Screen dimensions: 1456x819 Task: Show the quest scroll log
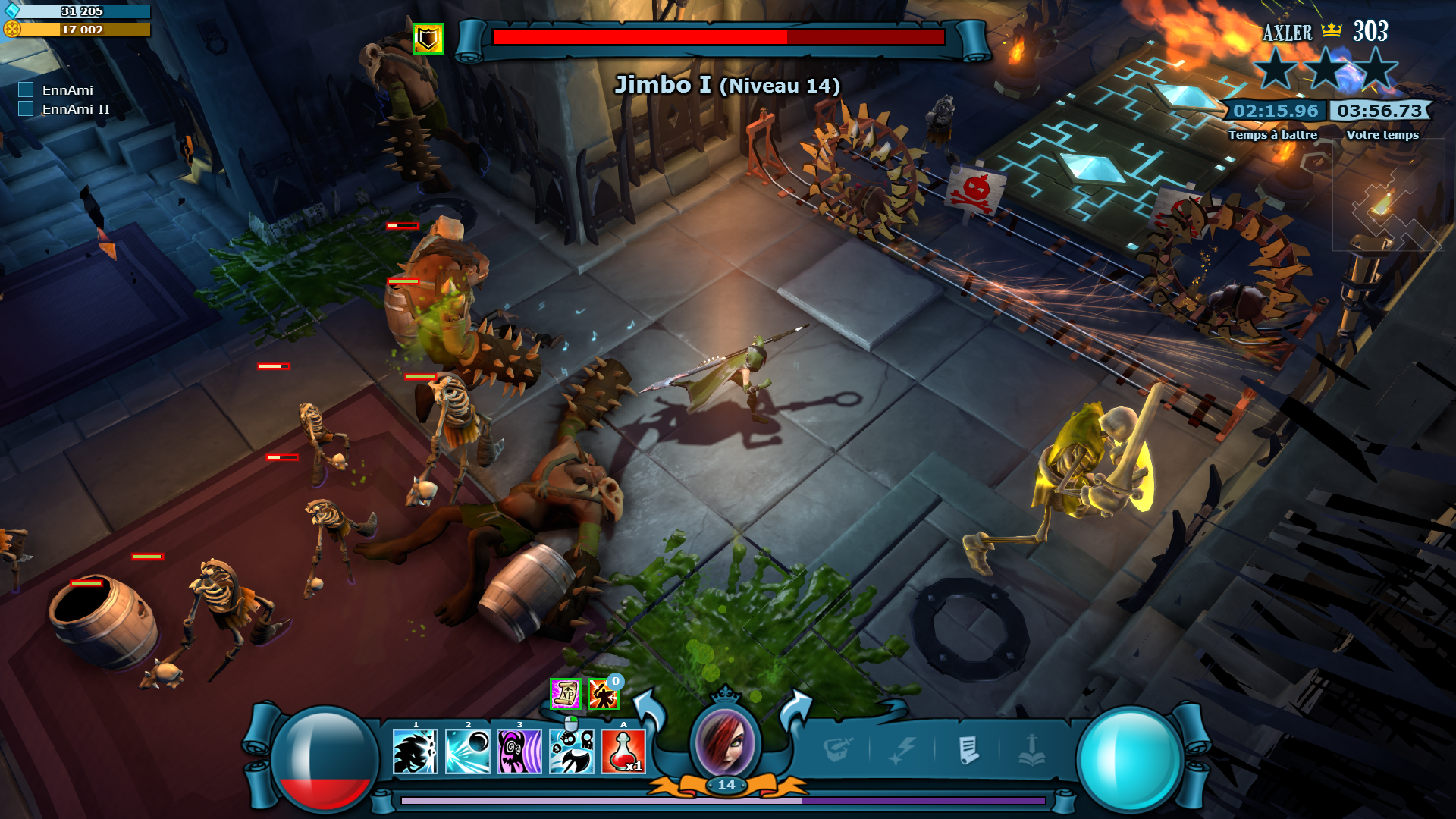coord(968,750)
